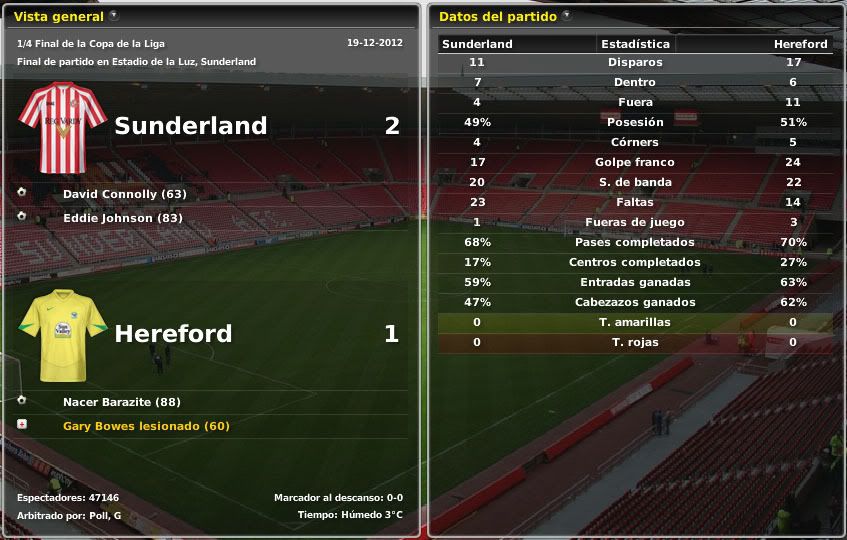
Task: Select the Estadística column header
Action: [x=635, y=44]
